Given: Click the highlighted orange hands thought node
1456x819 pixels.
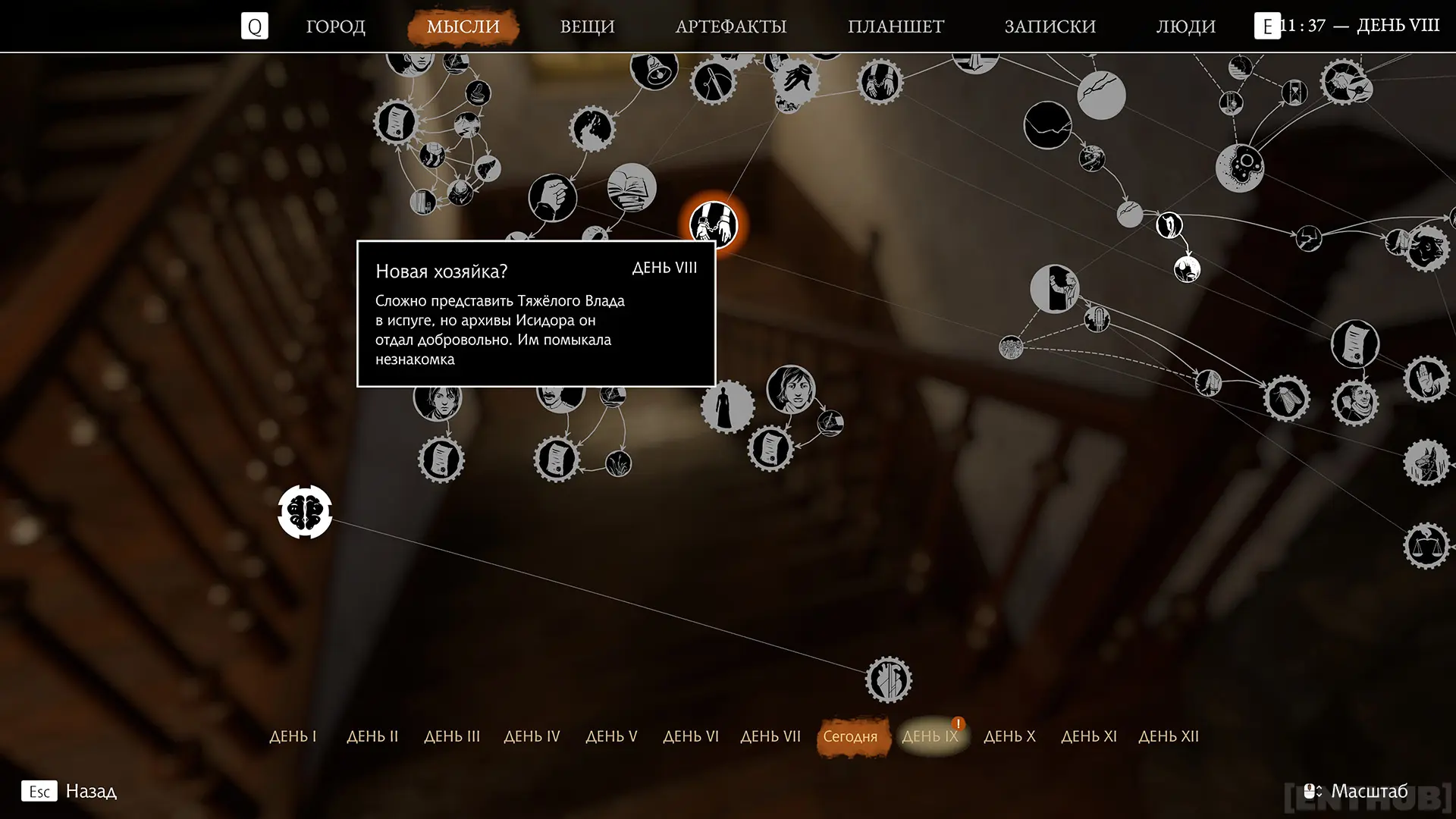Looking at the screenshot, I should (x=713, y=224).
